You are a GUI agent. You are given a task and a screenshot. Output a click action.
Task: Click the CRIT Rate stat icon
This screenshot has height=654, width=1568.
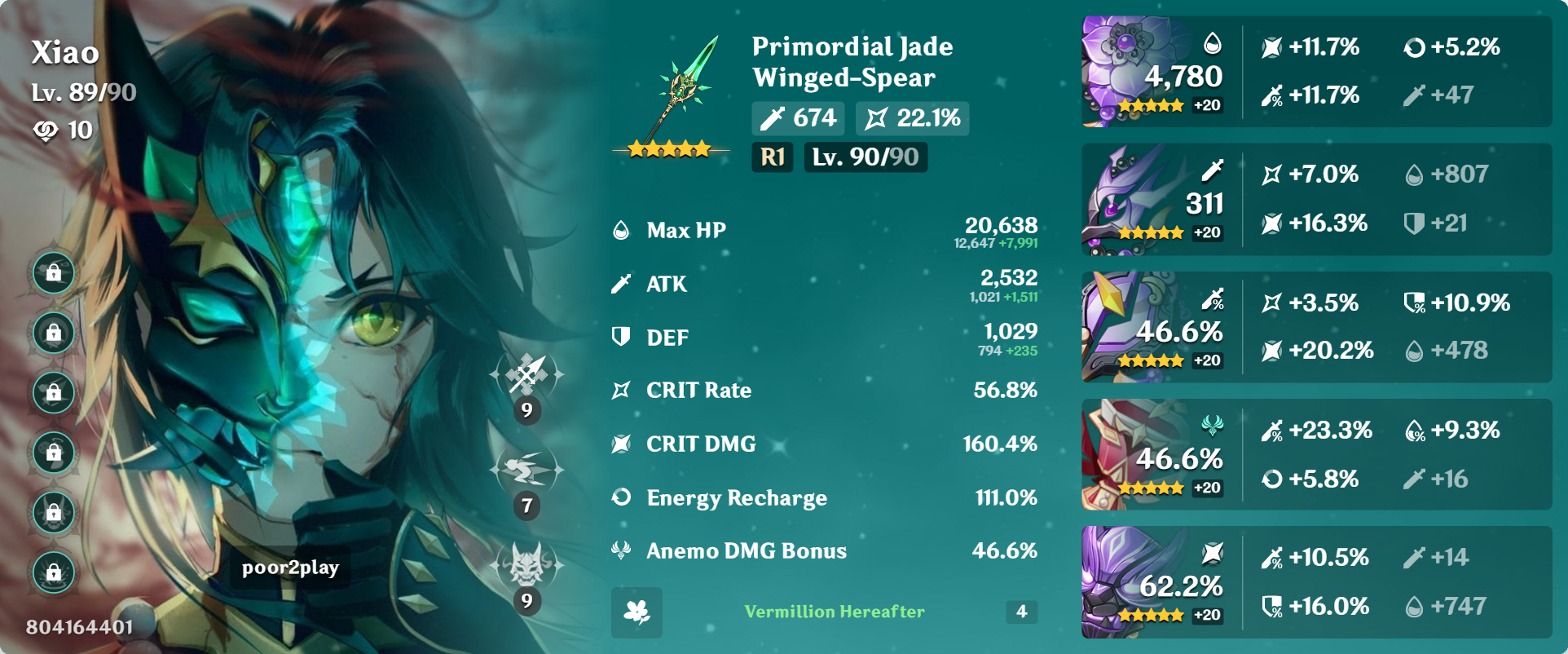pyautogui.click(x=620, y=391)
